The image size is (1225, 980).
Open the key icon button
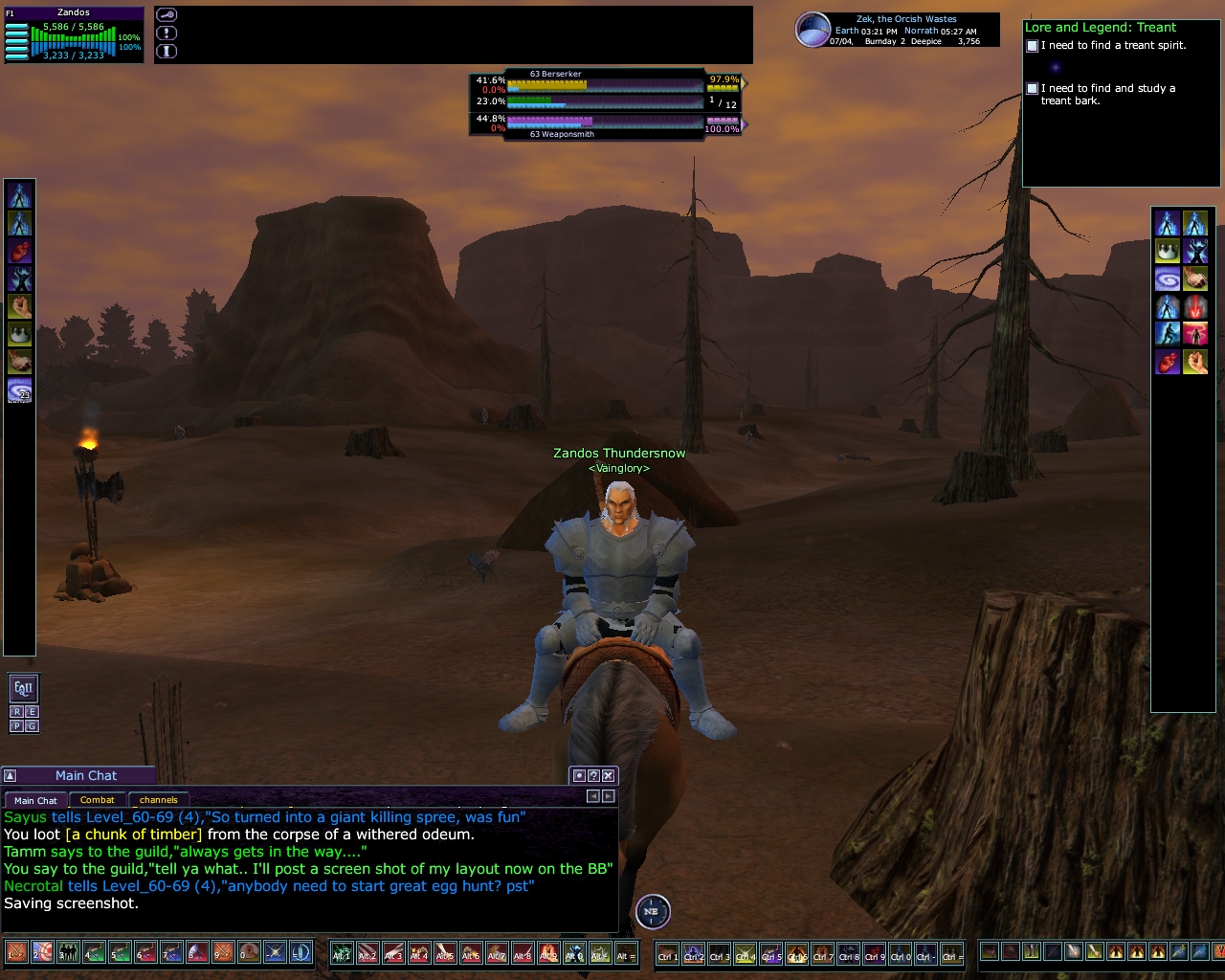click(167, 15)
